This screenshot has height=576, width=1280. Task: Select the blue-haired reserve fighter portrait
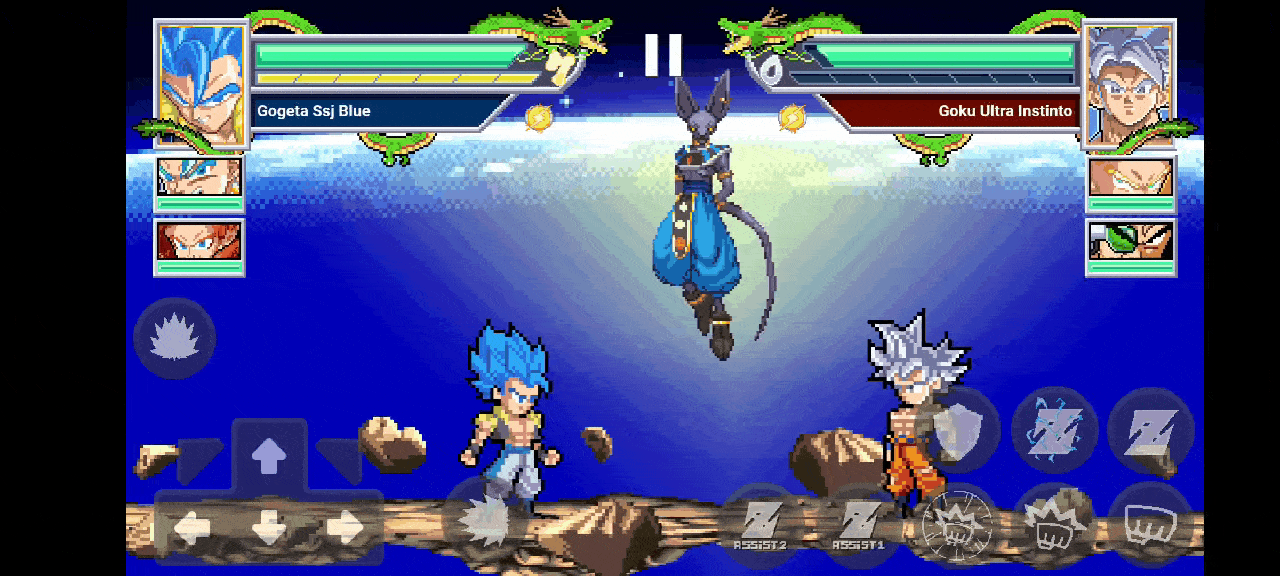(199, 178)
